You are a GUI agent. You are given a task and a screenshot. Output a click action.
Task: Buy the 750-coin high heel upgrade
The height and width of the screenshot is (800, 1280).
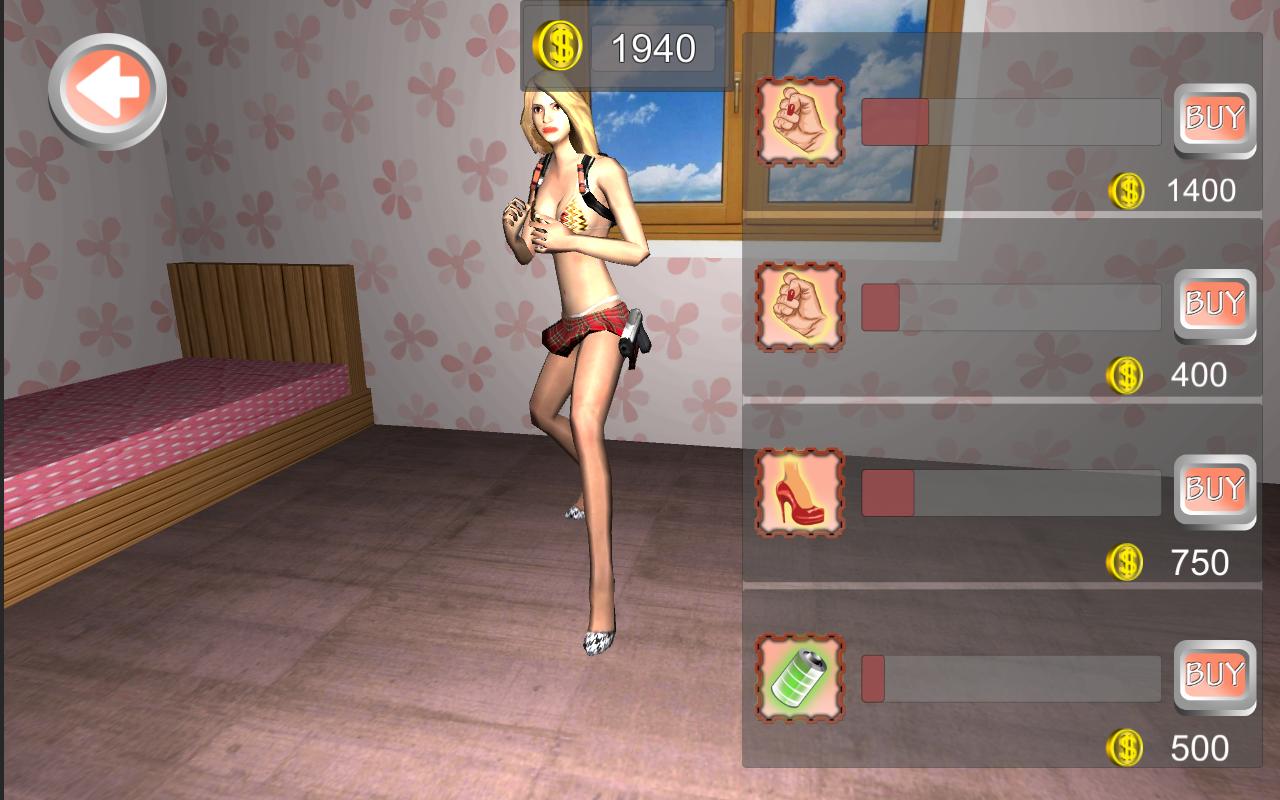click(1214, 490)
